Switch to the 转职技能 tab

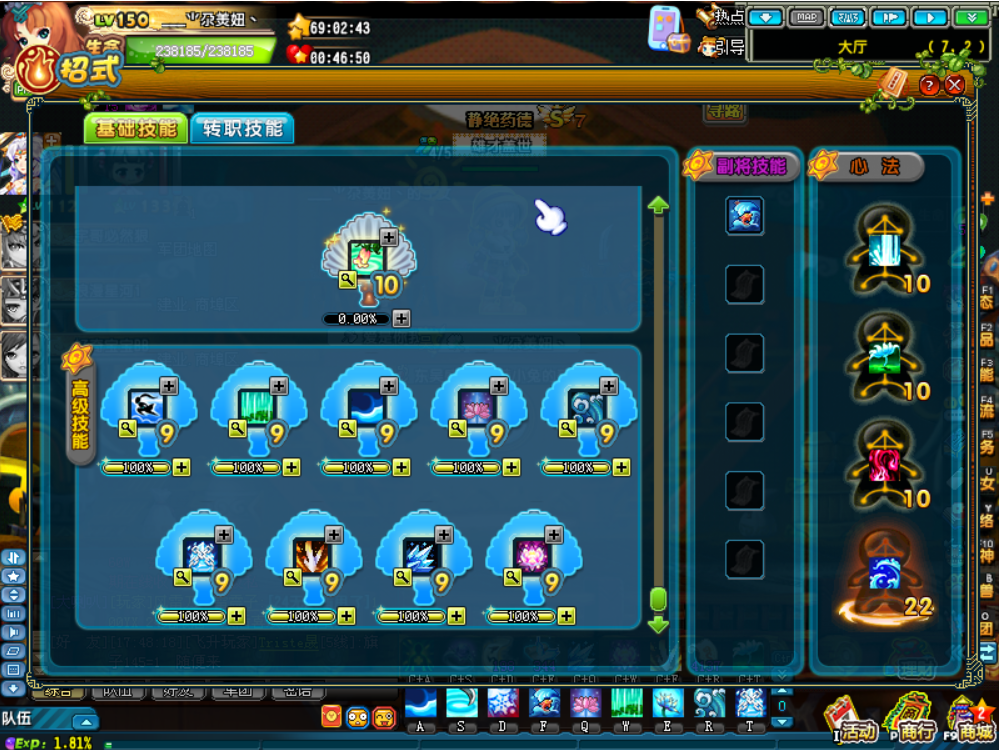click(x=242, y=129)
